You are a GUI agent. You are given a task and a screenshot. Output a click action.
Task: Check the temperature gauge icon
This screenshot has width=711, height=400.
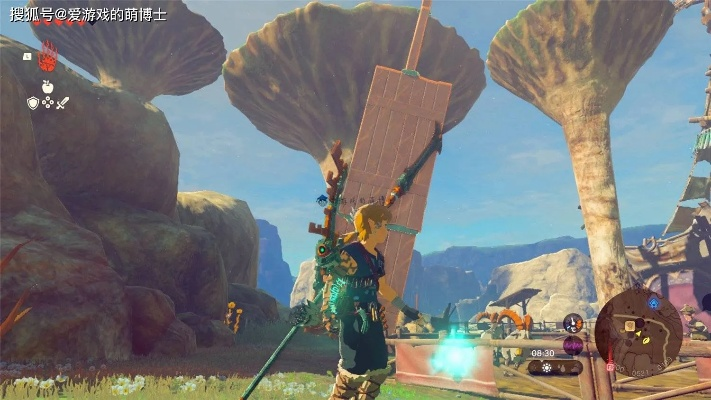tap(573, 323)
